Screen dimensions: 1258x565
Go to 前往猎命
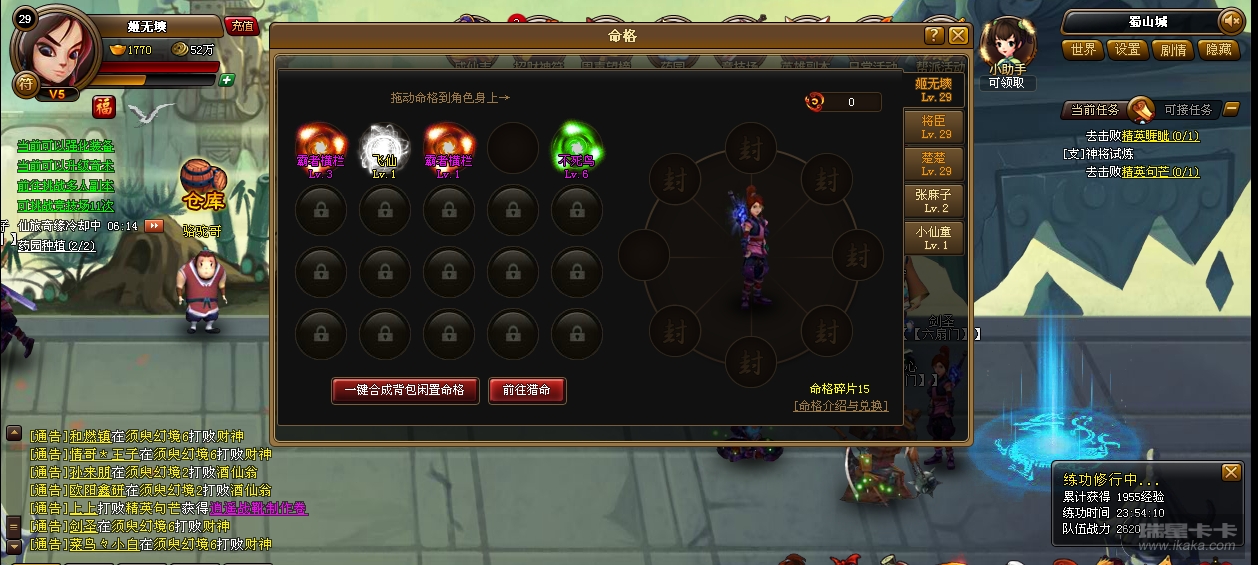(527, 390)
